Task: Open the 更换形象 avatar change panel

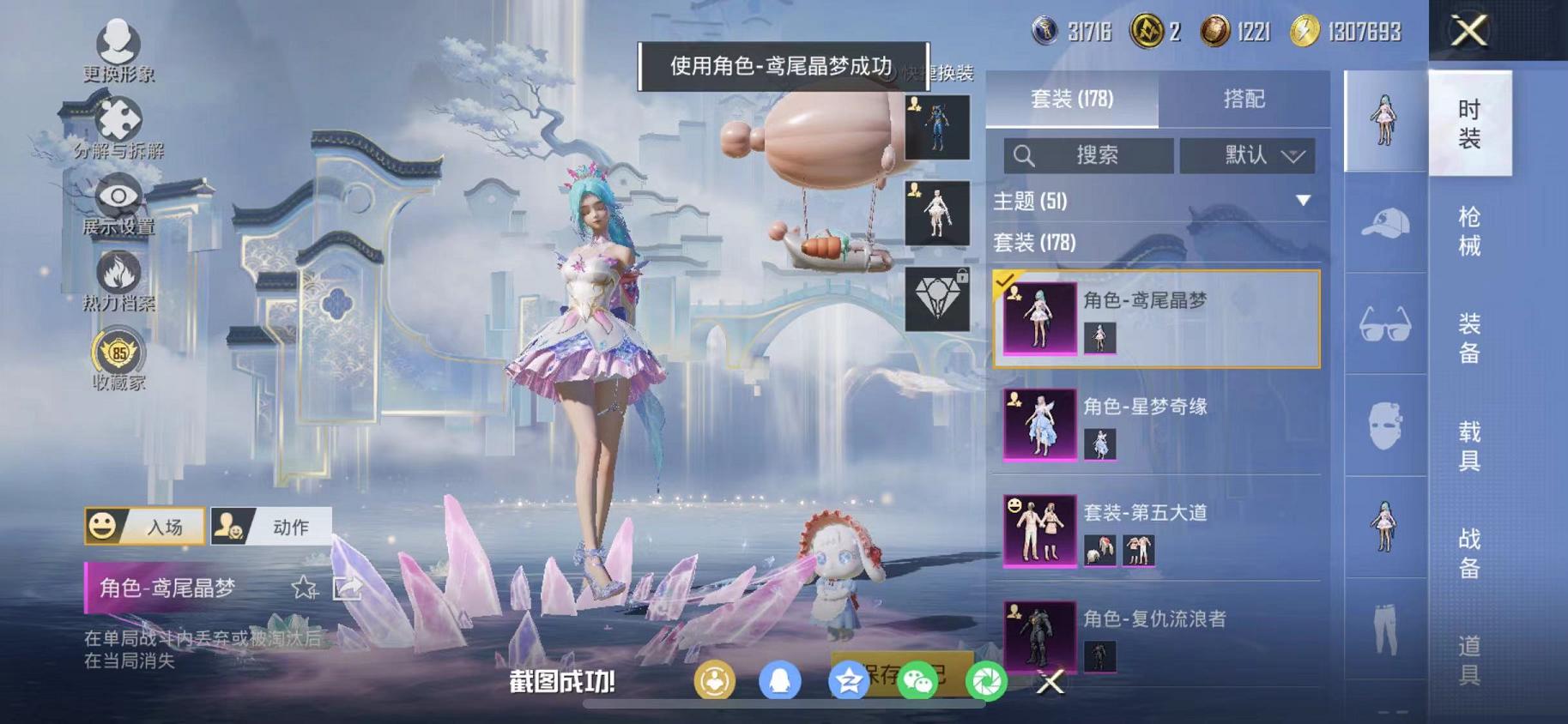Action: 118,47
